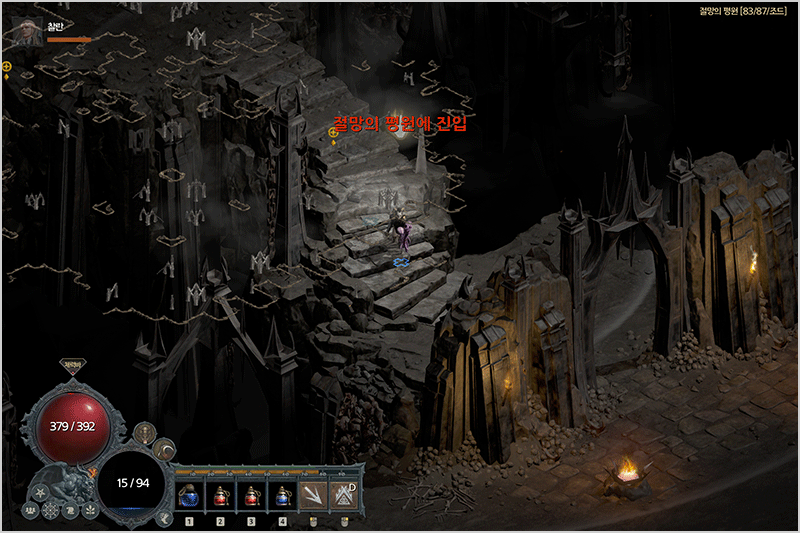Select the first belt slot blue potion
The height and width of the screenshot is (533, 800).
(190, 496)
